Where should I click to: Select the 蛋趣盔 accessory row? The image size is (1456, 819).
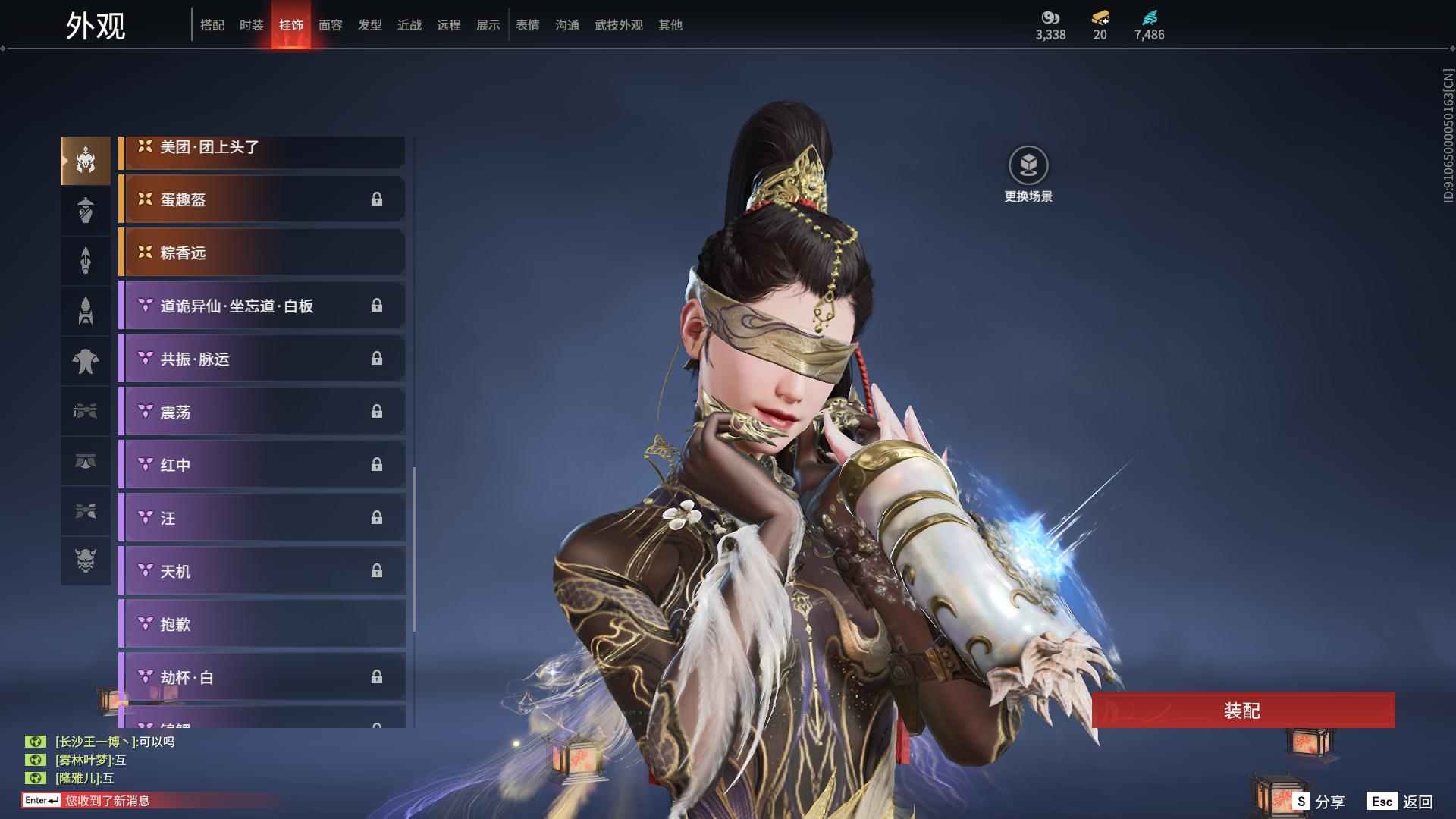click(x=262, y=199)
